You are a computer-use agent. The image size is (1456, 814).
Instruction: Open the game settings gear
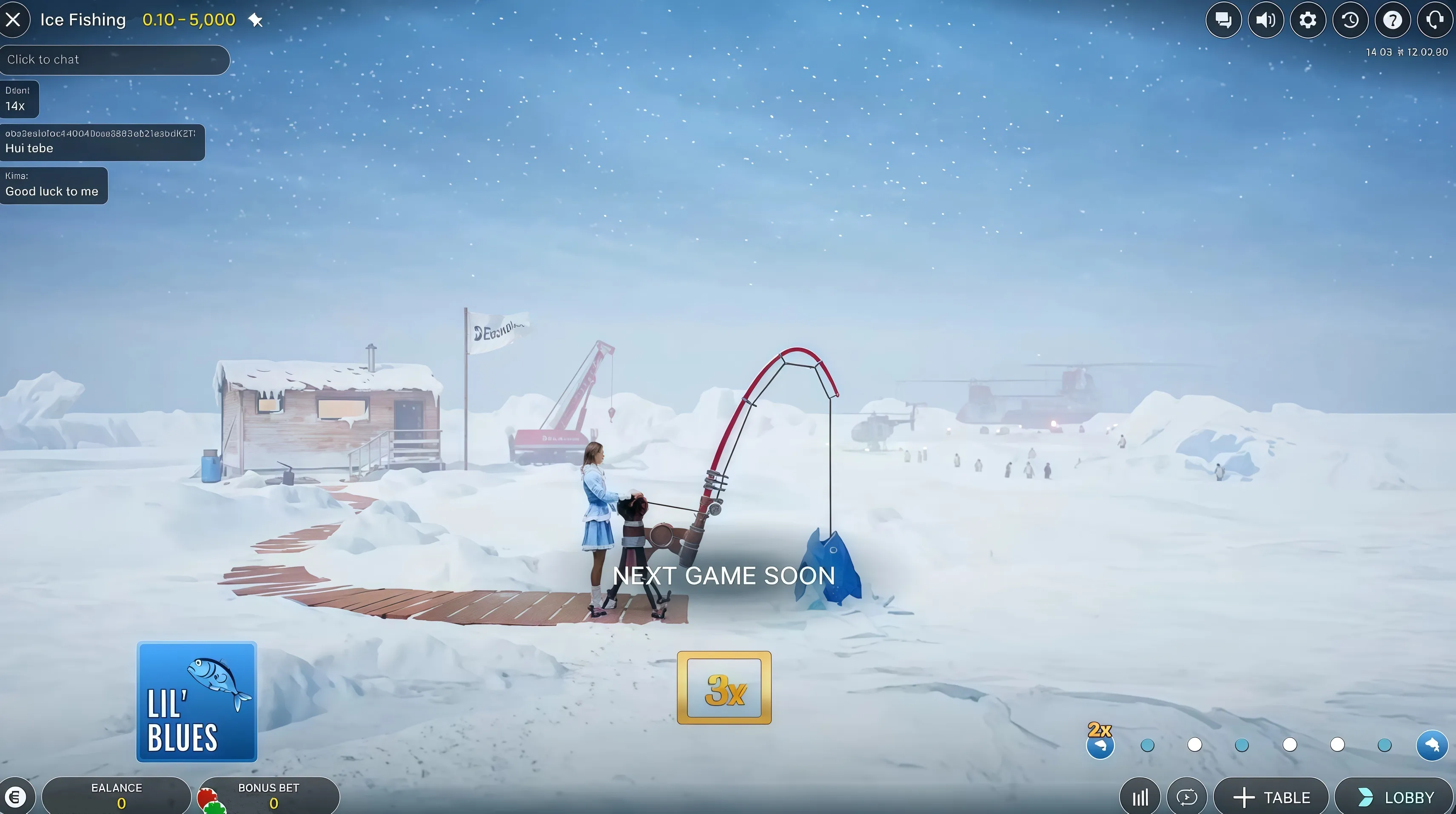pos(1308,20)
